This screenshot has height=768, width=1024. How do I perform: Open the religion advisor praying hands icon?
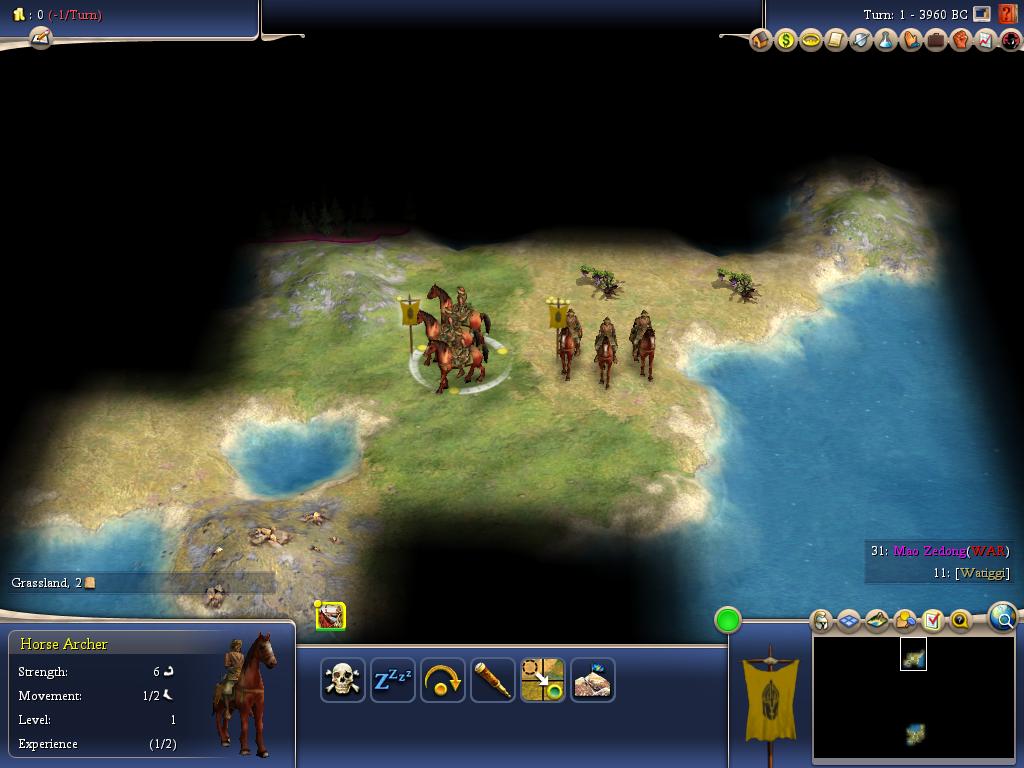point(911,40)
